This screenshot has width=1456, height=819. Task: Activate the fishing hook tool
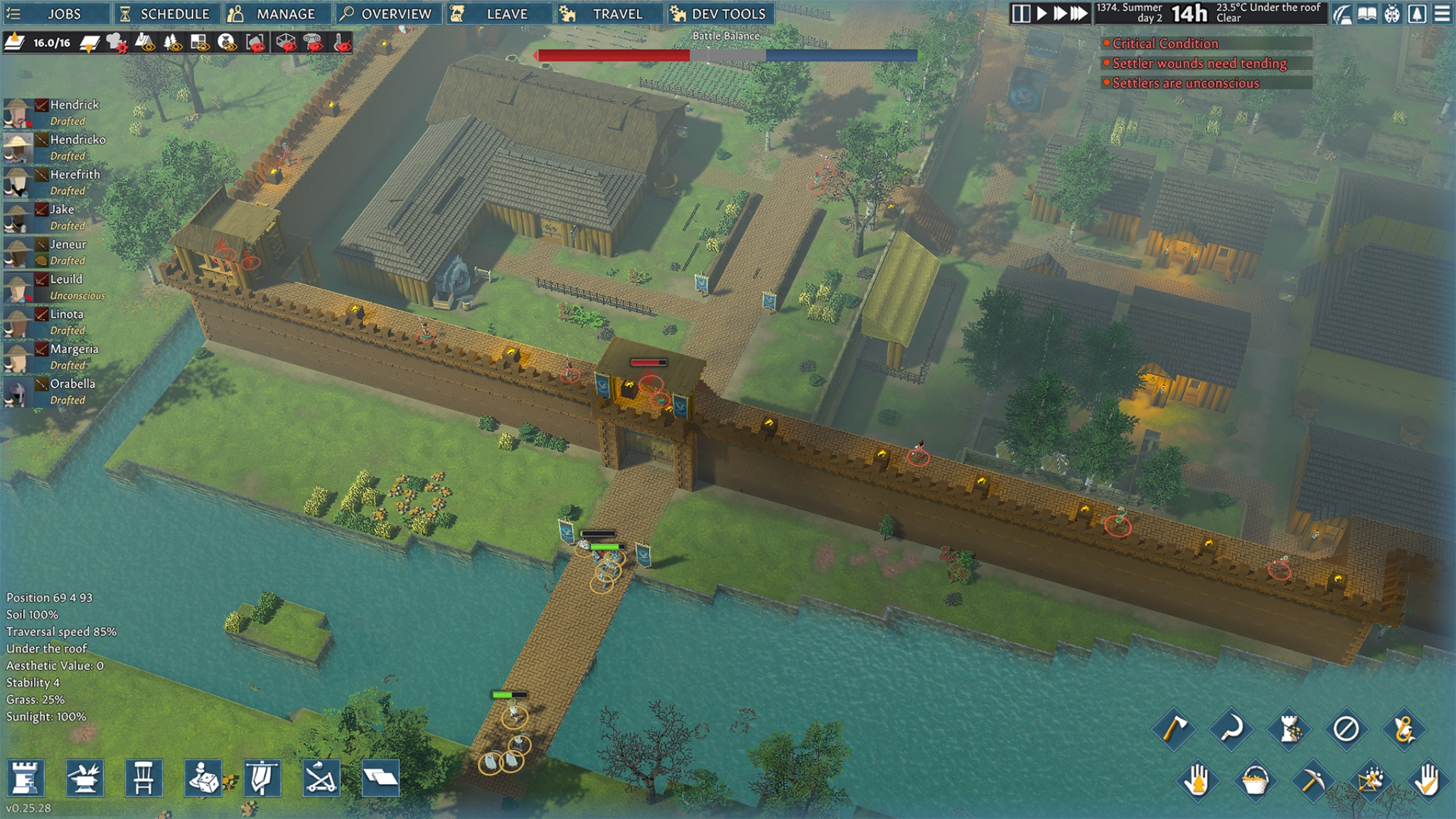pyautogui.click(x=1405, y=730)
